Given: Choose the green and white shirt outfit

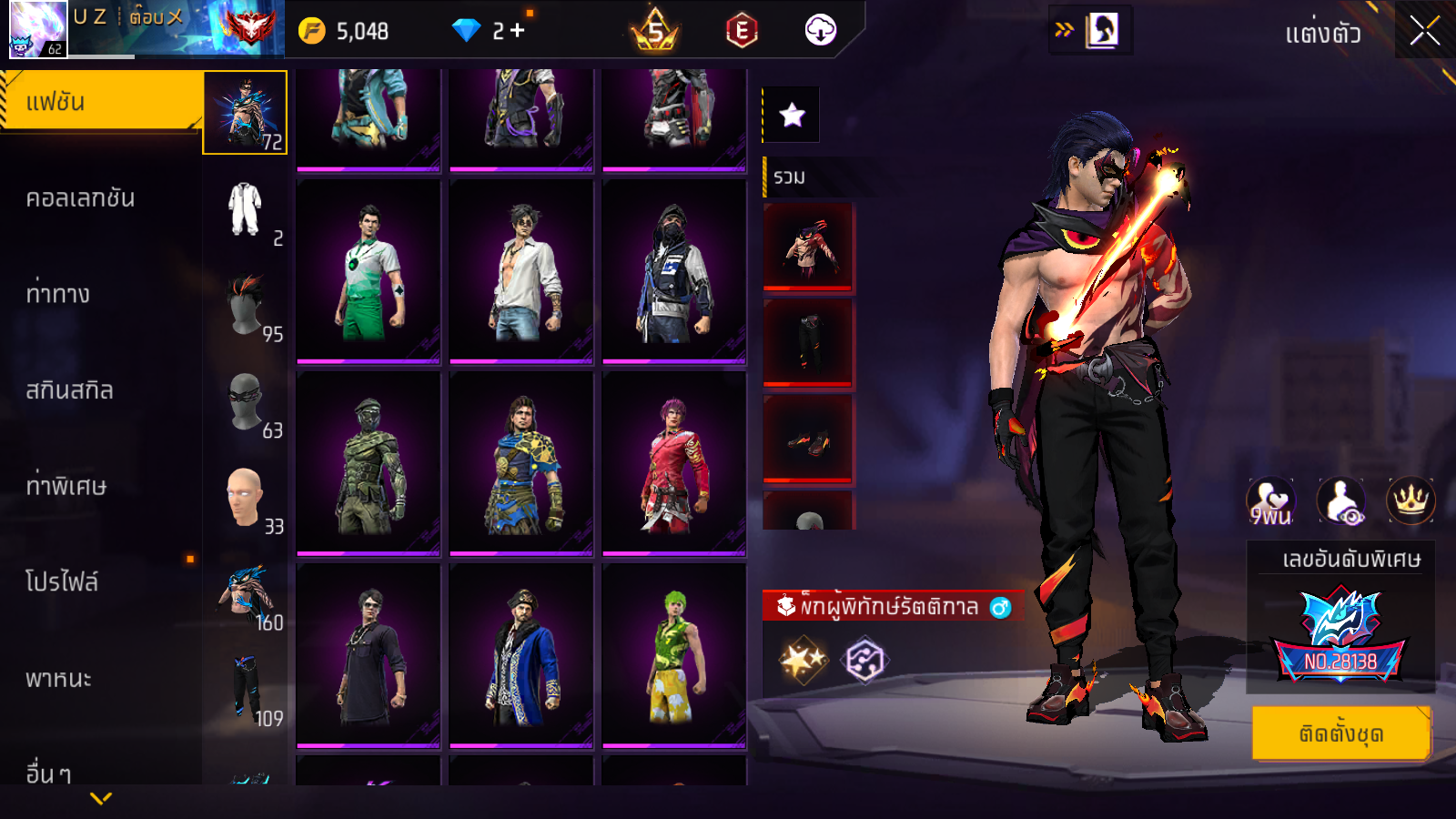Looking at the screenshot, I should click(x=369, y=271).
